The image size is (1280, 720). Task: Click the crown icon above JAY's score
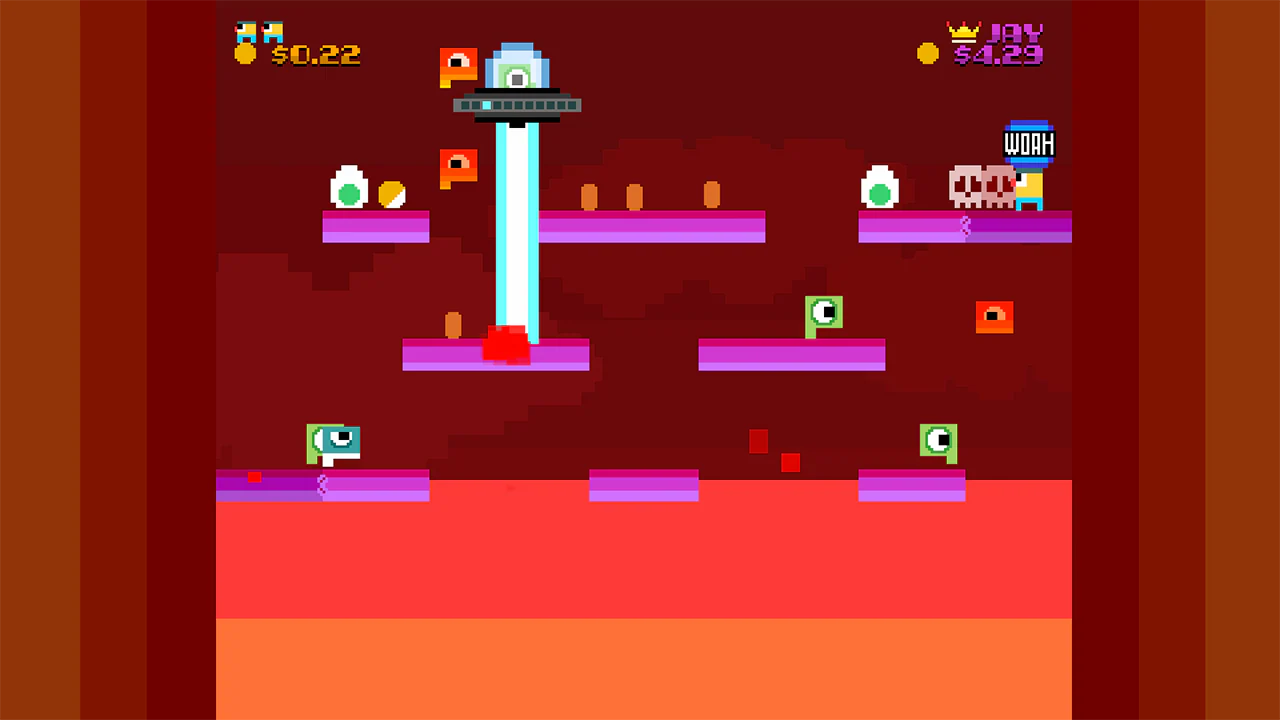coord(963,30)
